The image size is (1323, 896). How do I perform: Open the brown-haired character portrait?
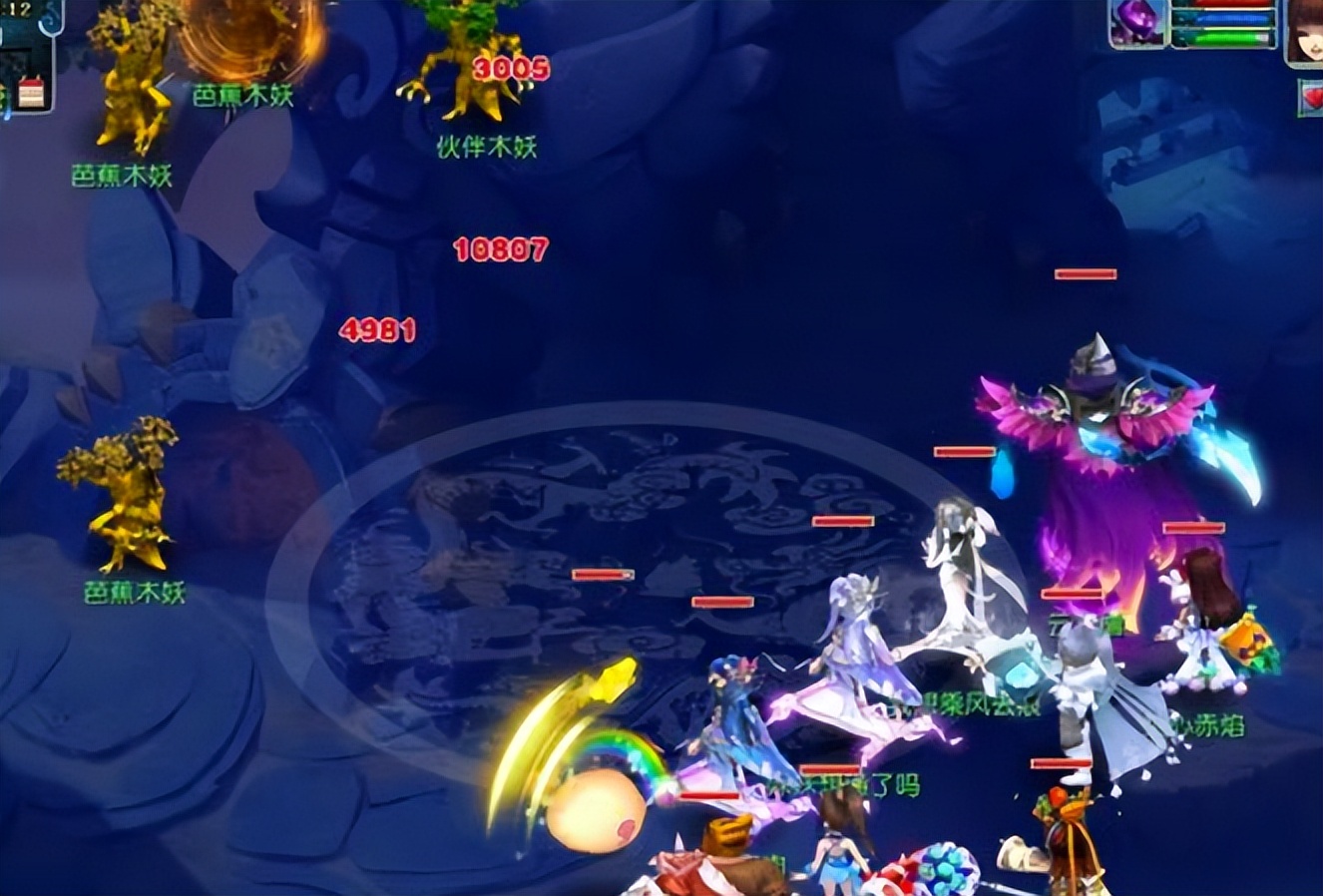coord(1304,32)
